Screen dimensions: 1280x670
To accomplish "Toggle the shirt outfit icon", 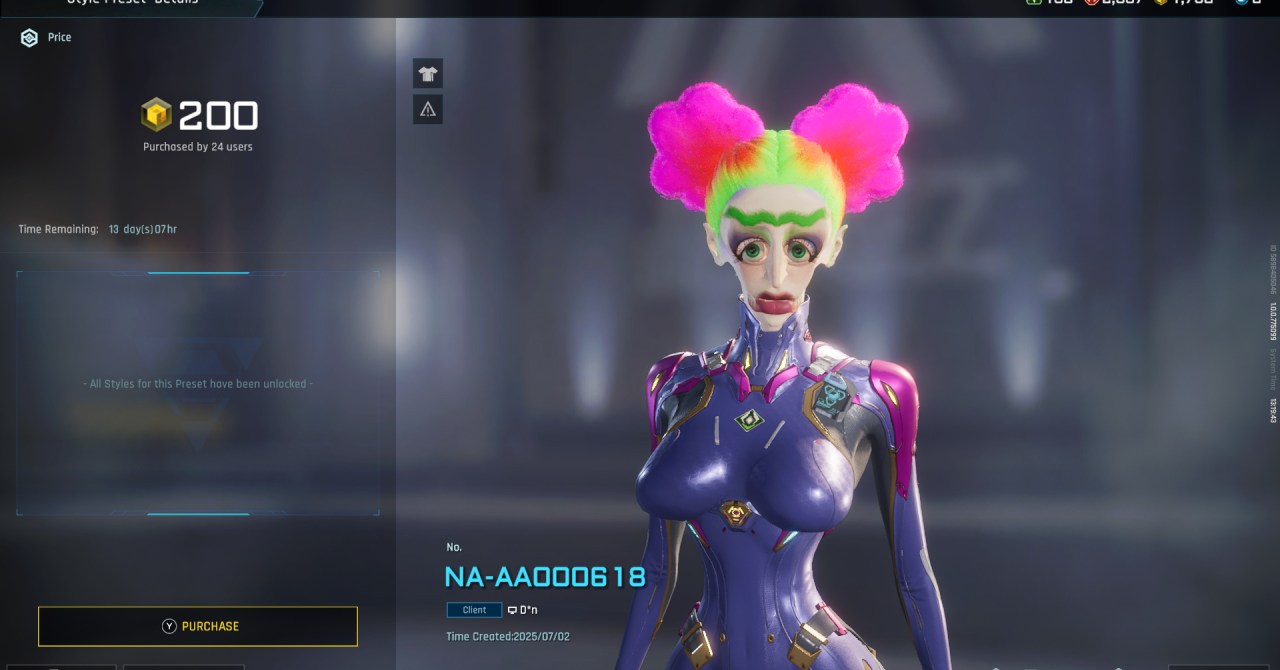I will pyautogui.click(x=428, y=73).
